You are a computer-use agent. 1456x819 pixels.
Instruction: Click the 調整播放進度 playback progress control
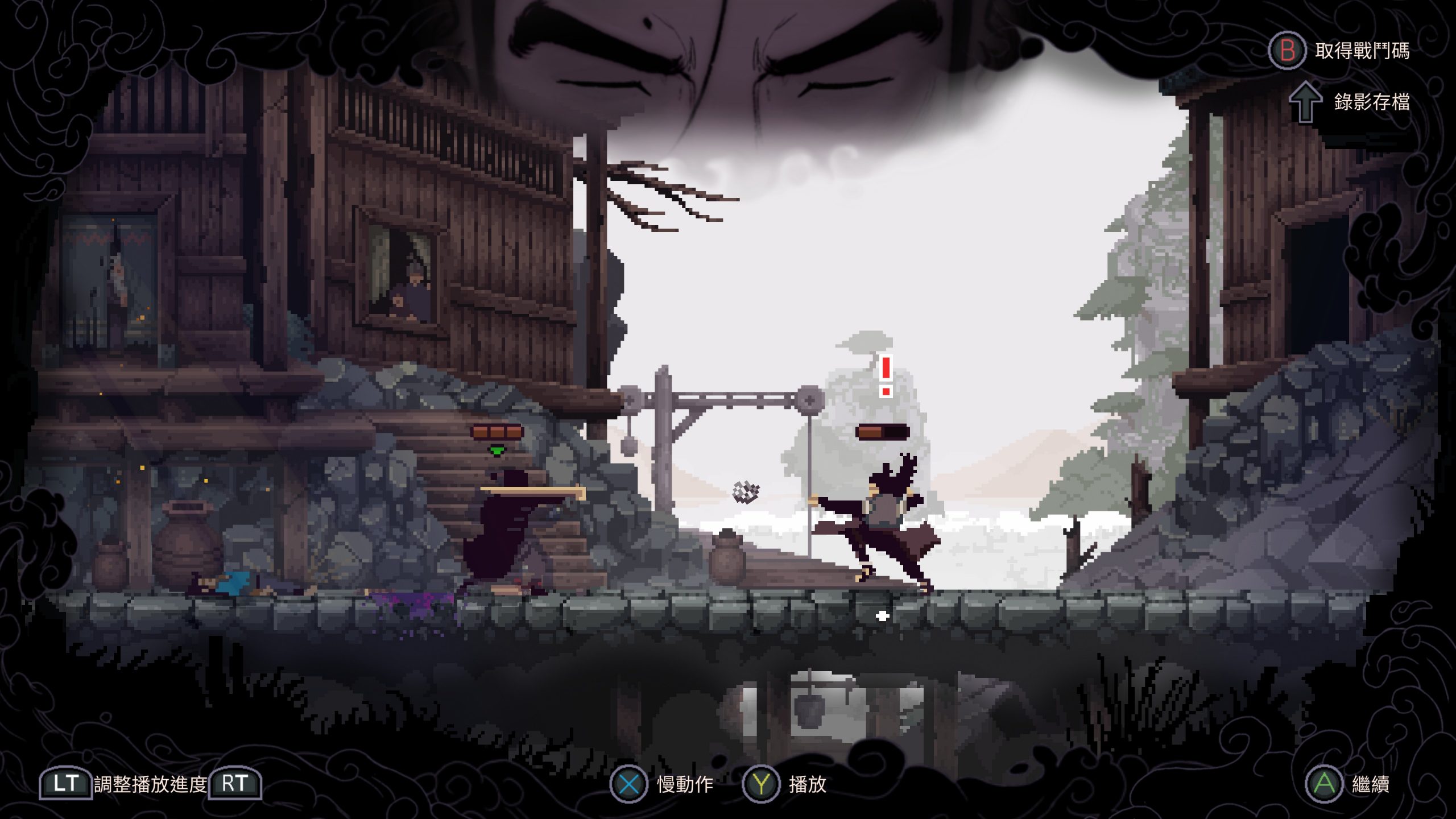coord(150,784)
